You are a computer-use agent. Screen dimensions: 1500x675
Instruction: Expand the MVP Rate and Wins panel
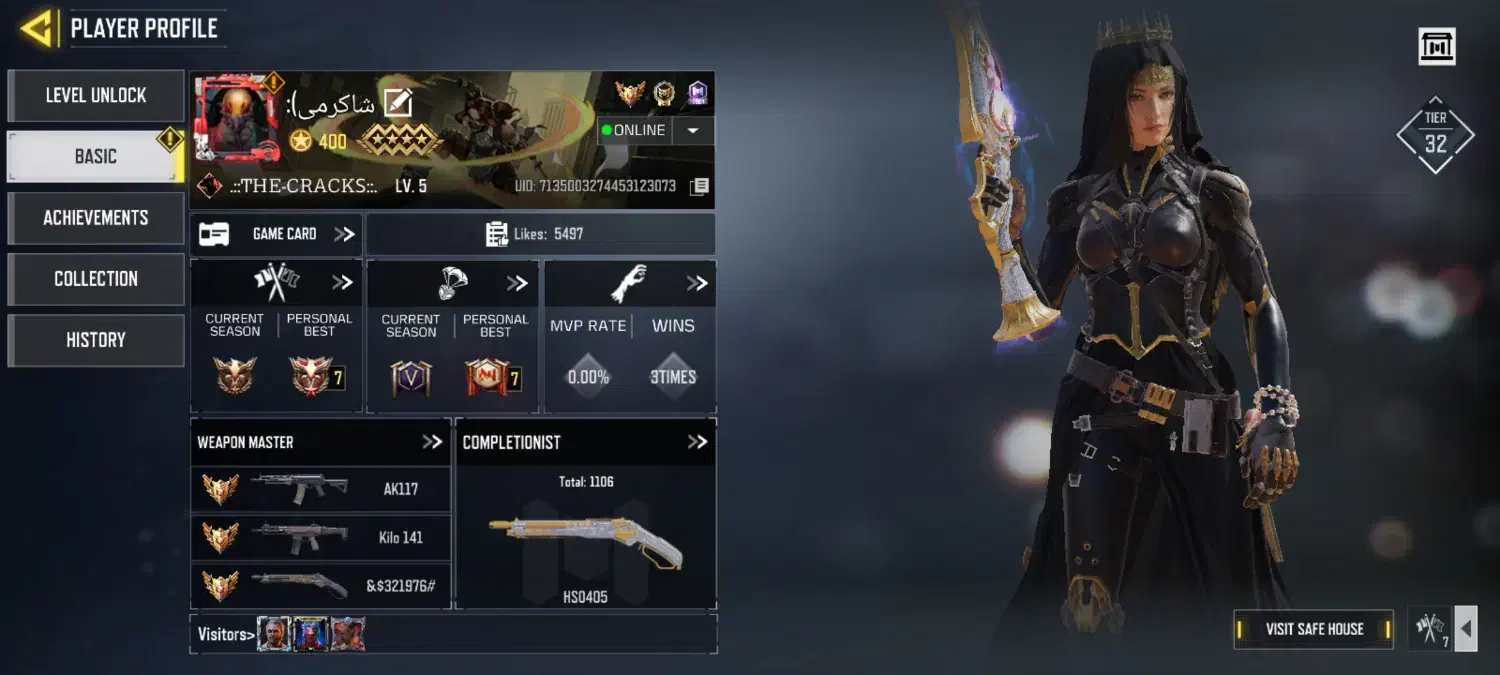coord(697,284)
